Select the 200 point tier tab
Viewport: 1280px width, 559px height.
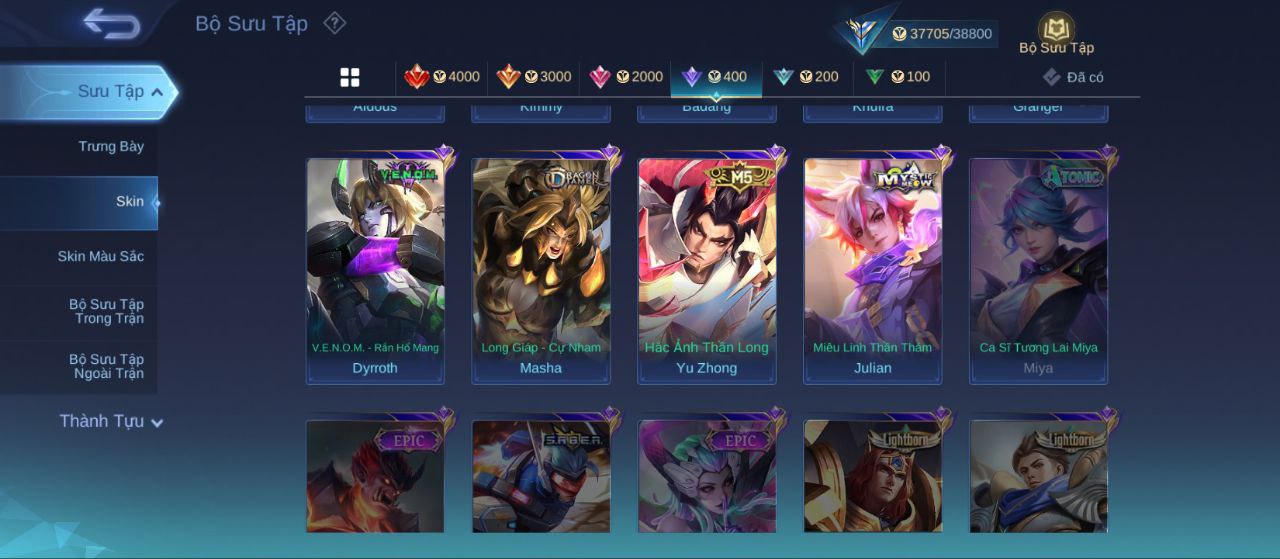coord(806,77)
